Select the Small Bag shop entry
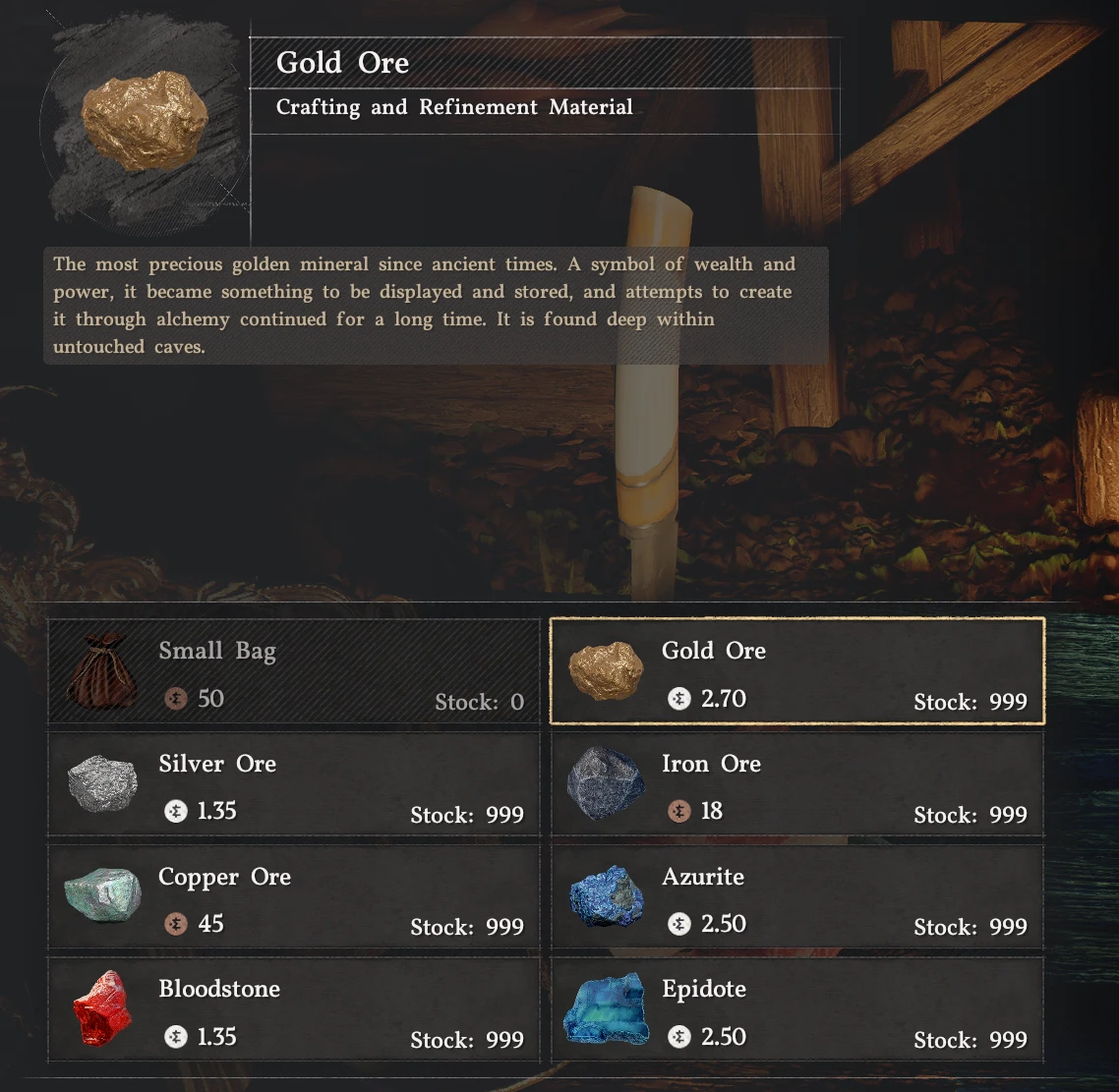Image resolution: width=1119 pixels, height=1092 pixels. pos(294,673)
